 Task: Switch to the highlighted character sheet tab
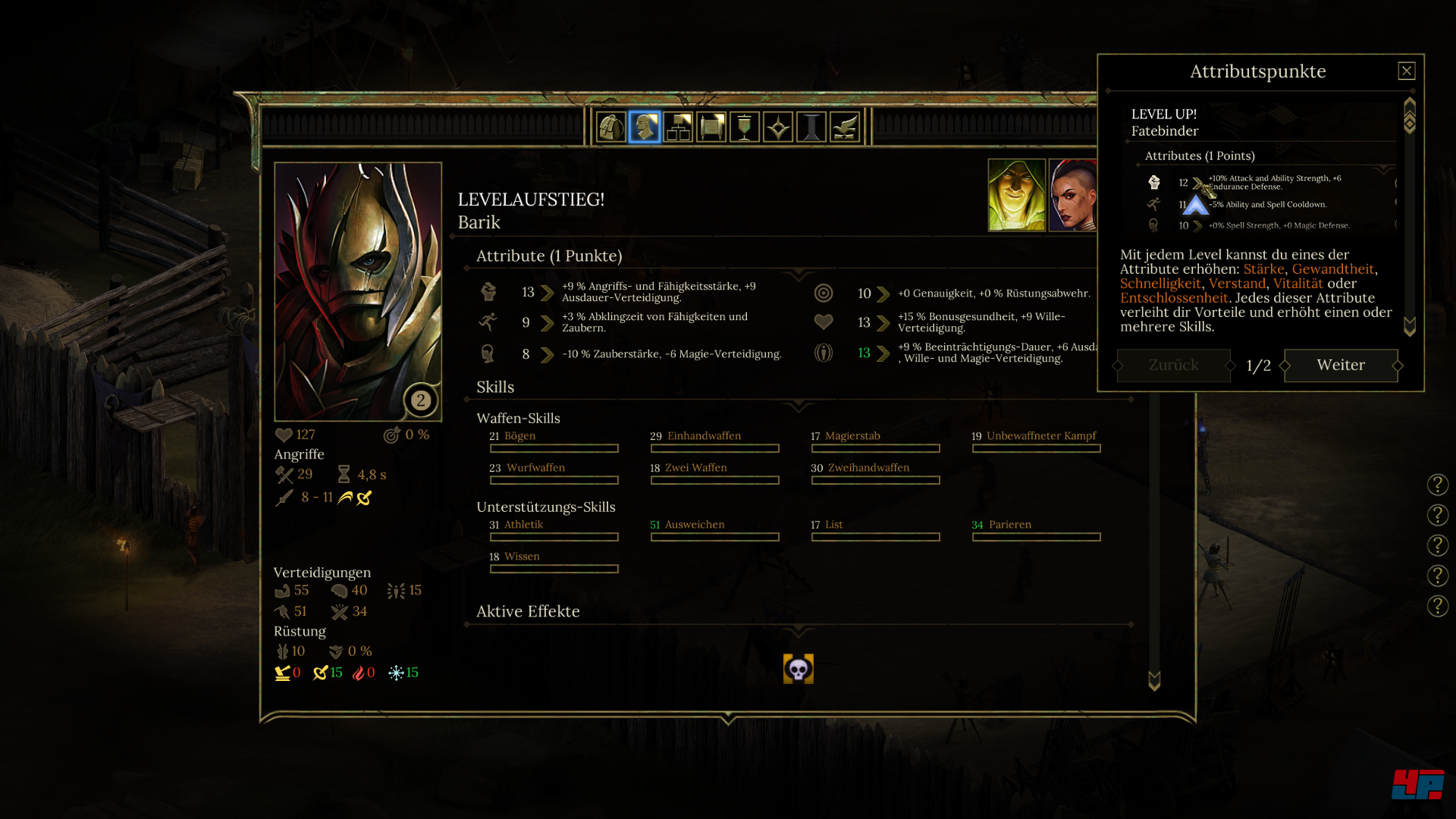point(645,127)
